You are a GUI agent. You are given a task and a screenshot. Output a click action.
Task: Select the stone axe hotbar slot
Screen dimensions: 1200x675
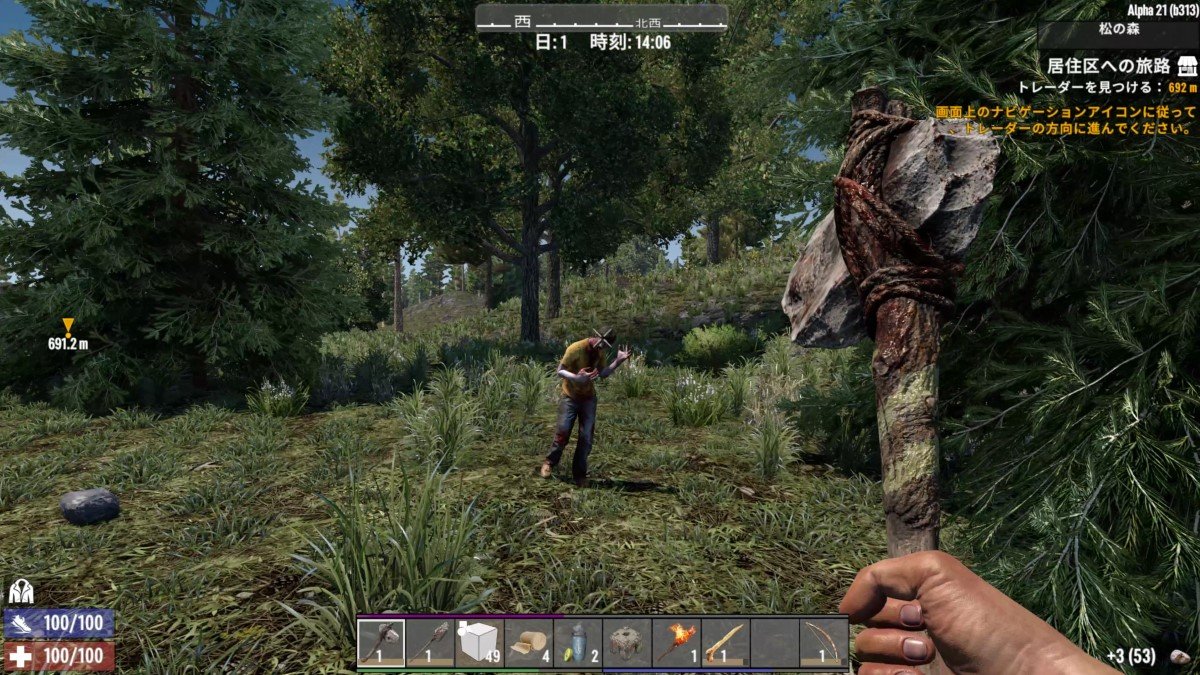[381, 643]
